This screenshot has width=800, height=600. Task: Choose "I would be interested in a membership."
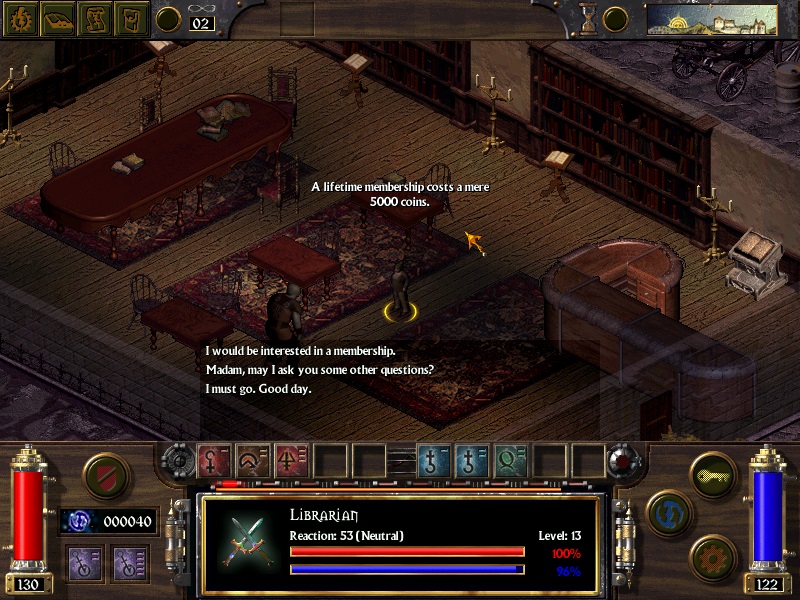click(300, 351)
